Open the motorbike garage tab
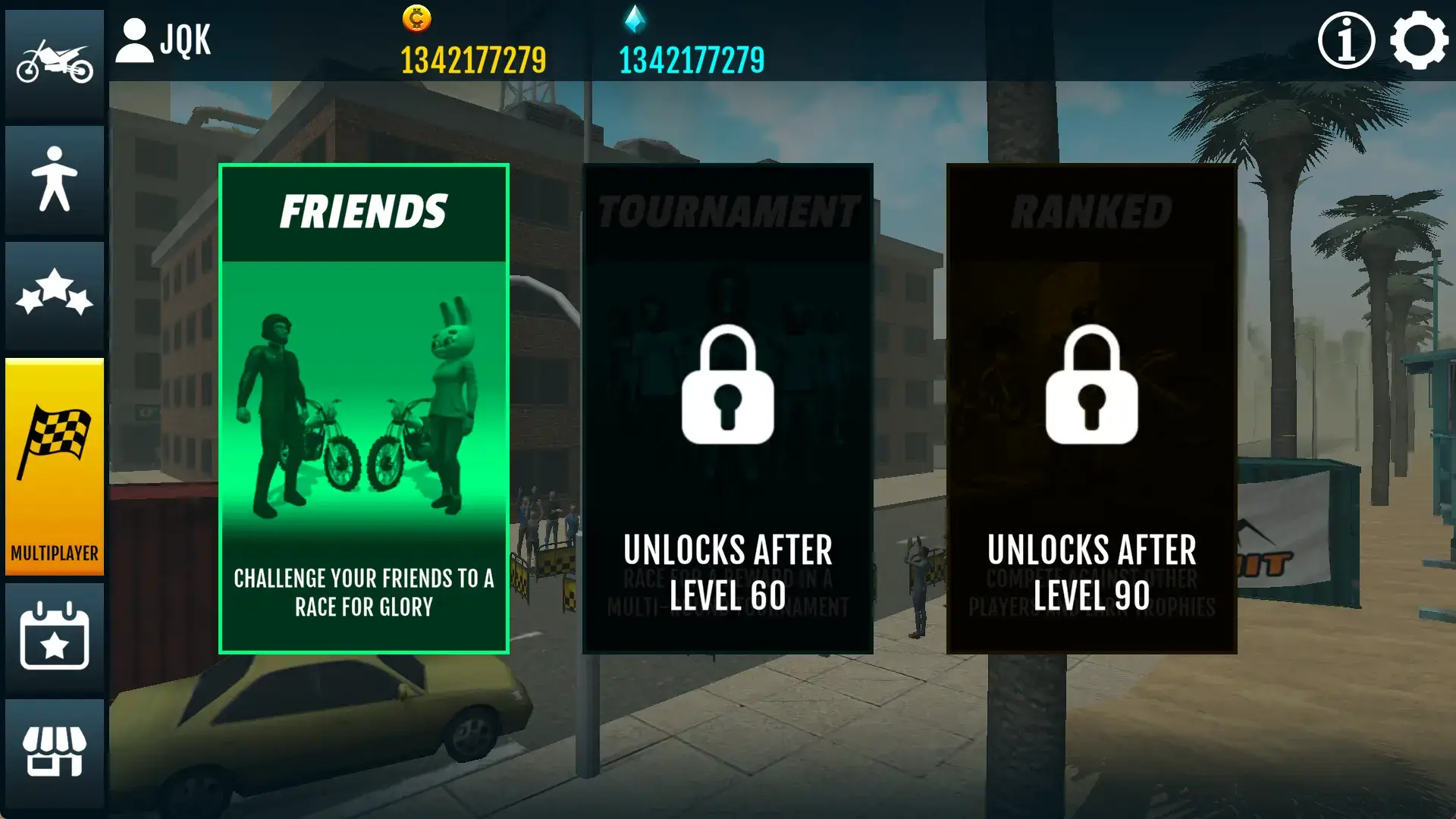The image size is (1456, 819). tap(55, 64)
